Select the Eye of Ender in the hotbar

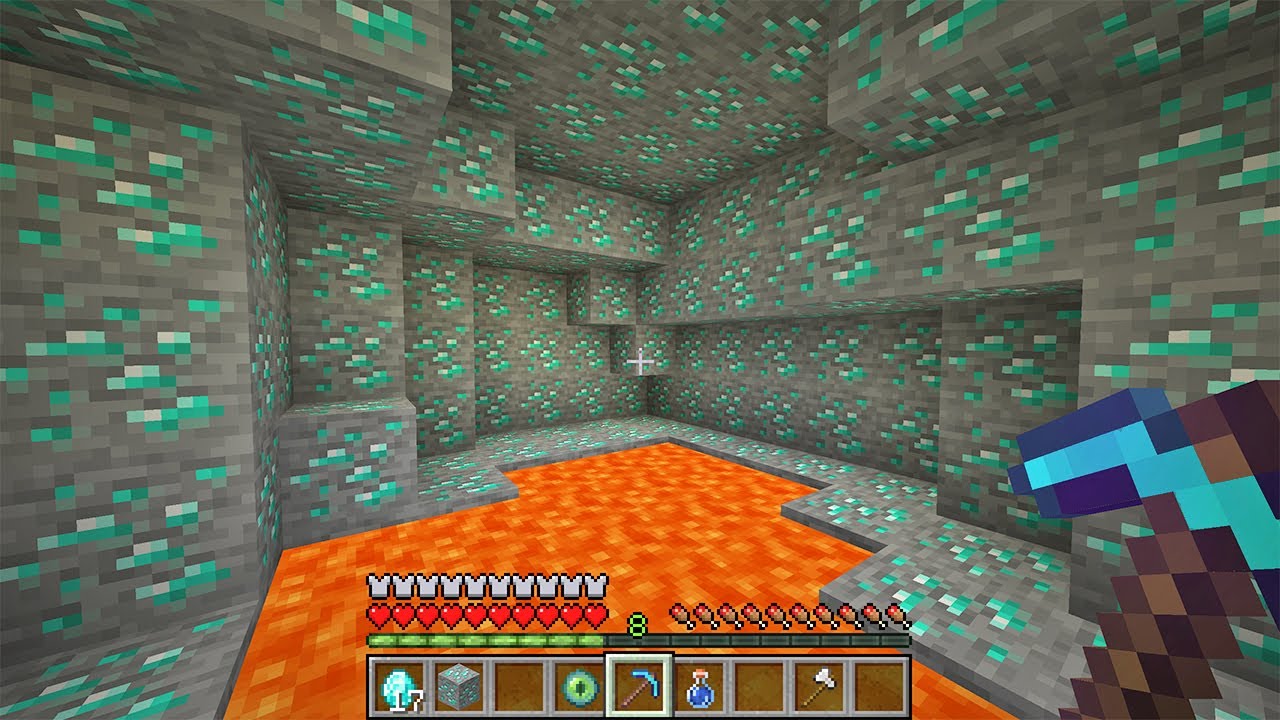click(579, 687)
